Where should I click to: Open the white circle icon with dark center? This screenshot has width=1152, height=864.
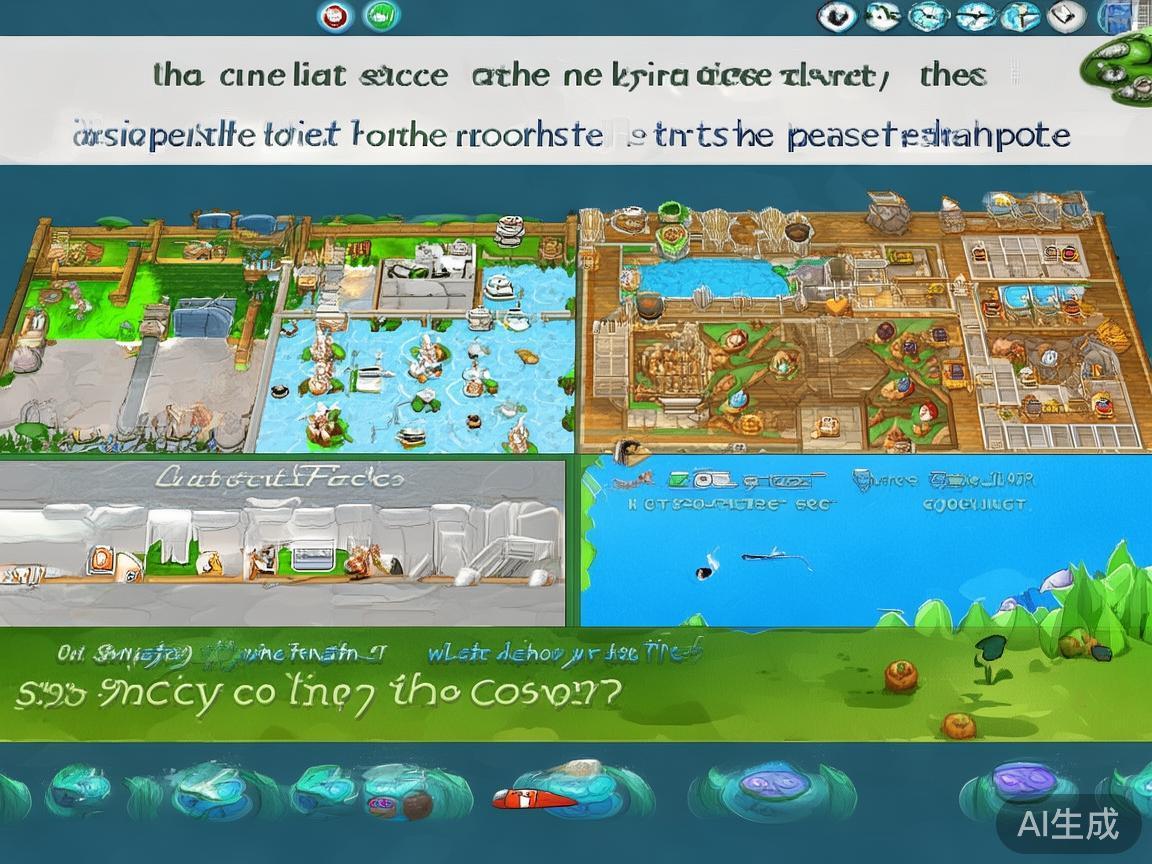tap(836, 16)
